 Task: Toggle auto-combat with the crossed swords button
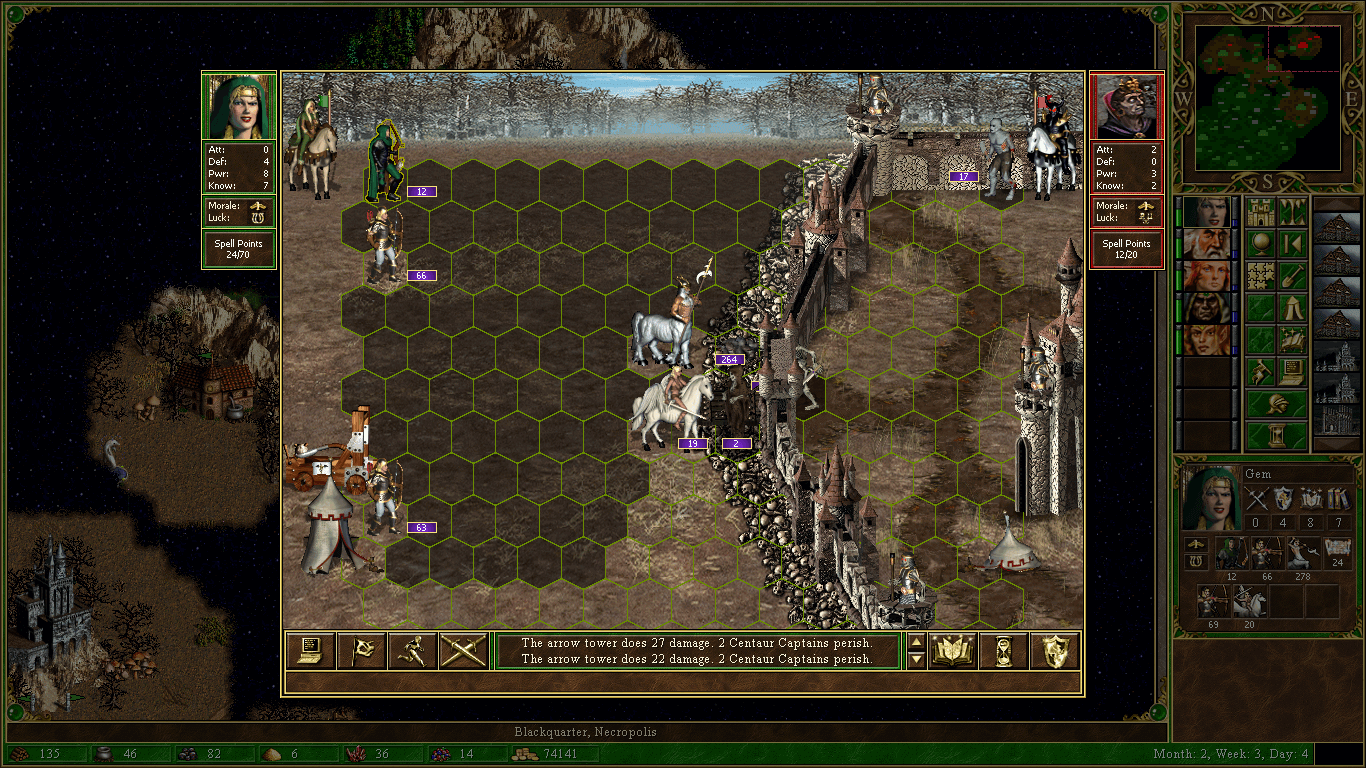(463, 651)
